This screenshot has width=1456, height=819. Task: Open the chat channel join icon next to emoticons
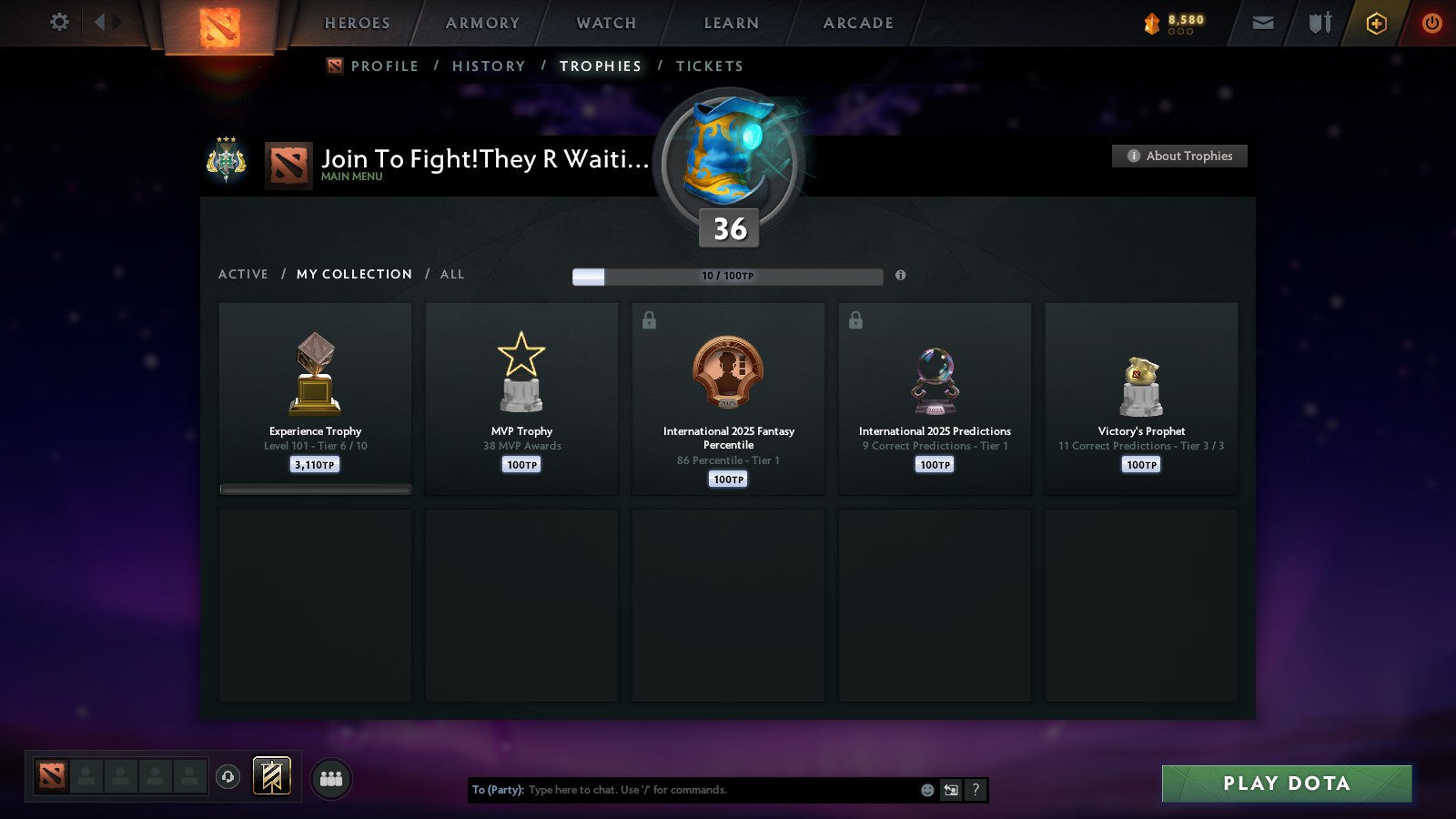[x=950, y=790]
